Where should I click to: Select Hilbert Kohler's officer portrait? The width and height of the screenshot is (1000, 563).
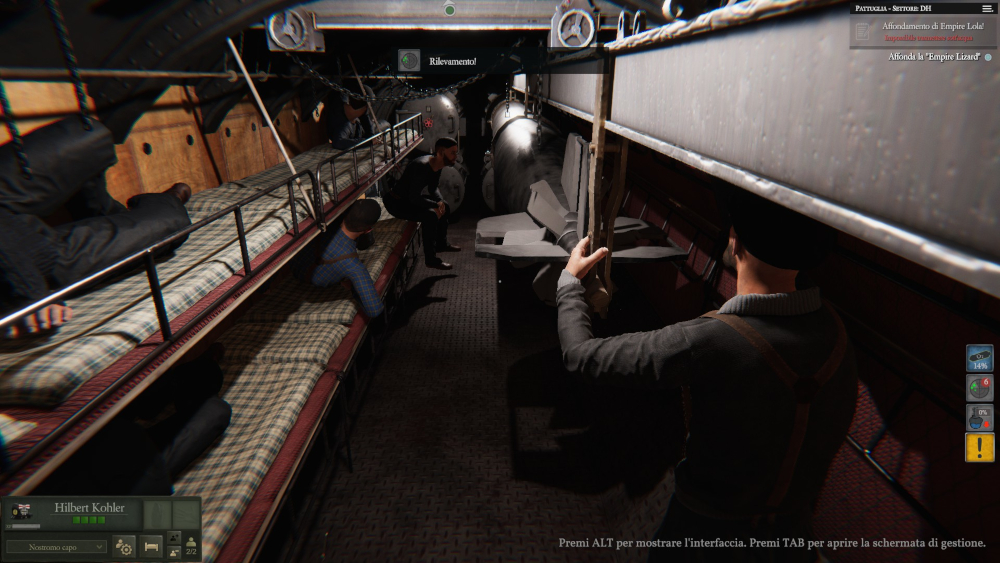[x=20, y=511]
